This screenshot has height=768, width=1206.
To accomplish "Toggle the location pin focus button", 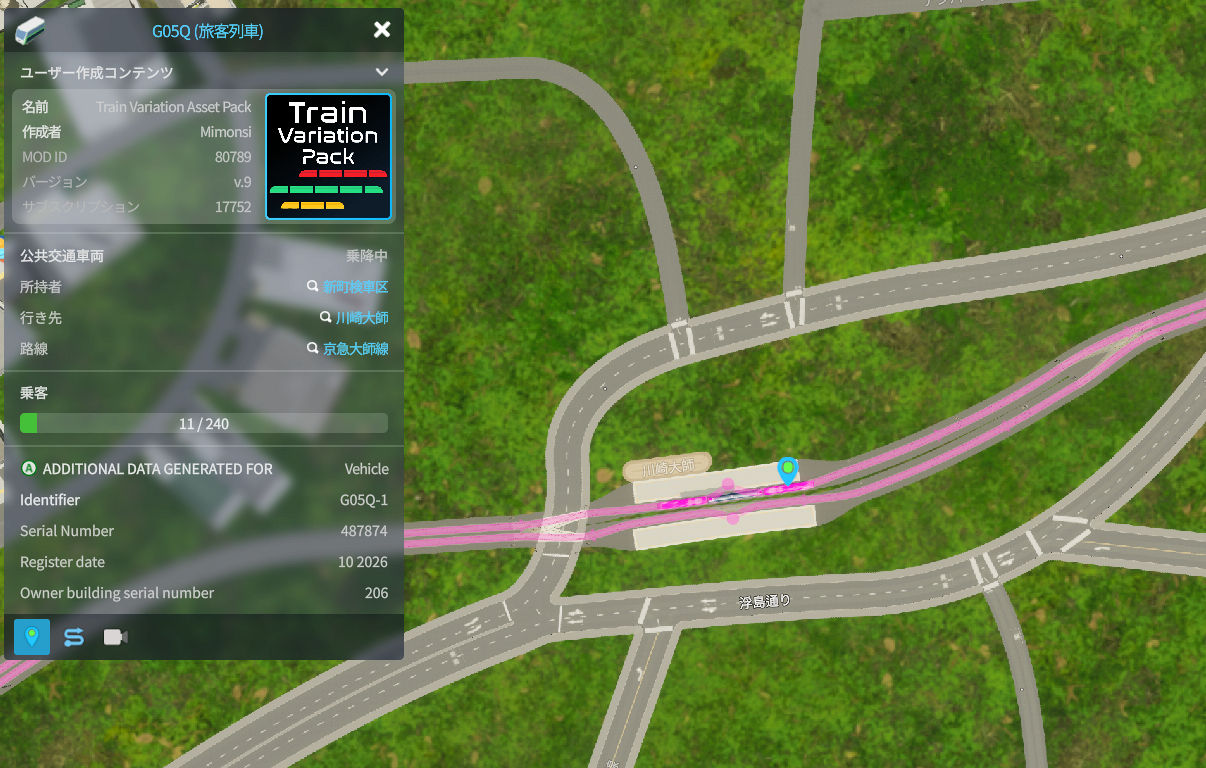I will 32,637.
